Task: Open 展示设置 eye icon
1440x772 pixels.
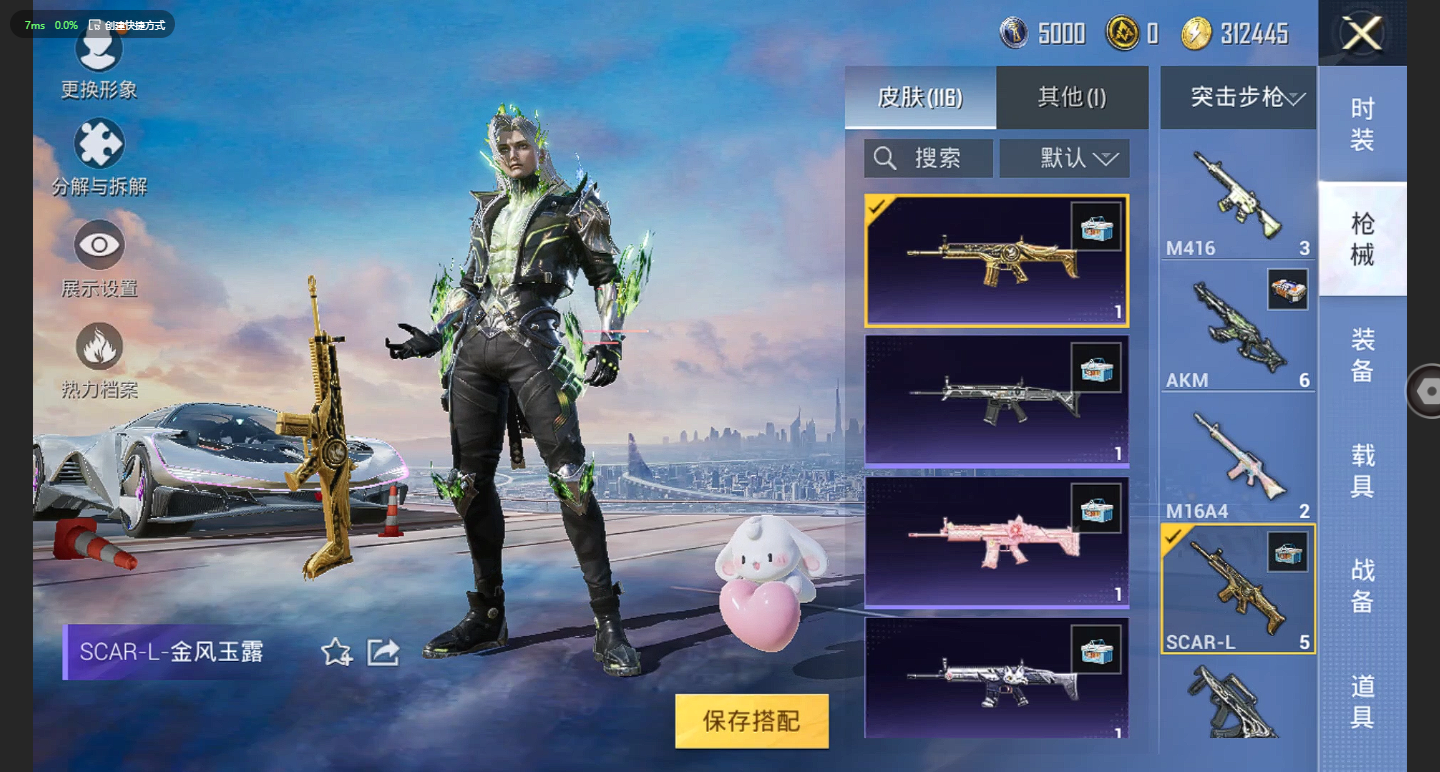Action: pos(99,246)
